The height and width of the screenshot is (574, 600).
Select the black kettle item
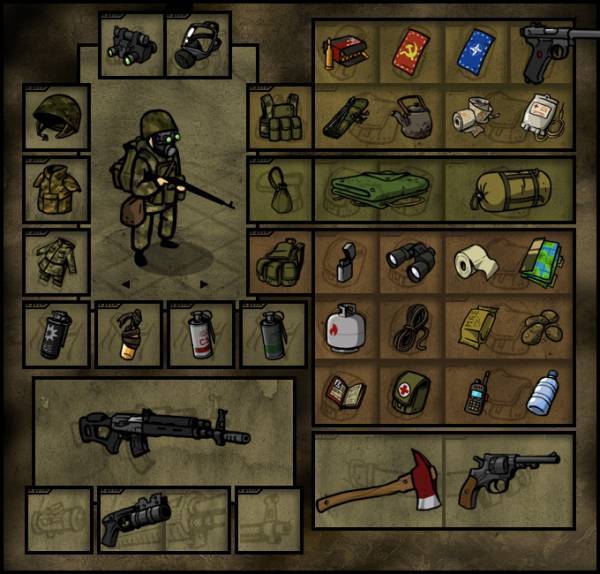[410, 118]
